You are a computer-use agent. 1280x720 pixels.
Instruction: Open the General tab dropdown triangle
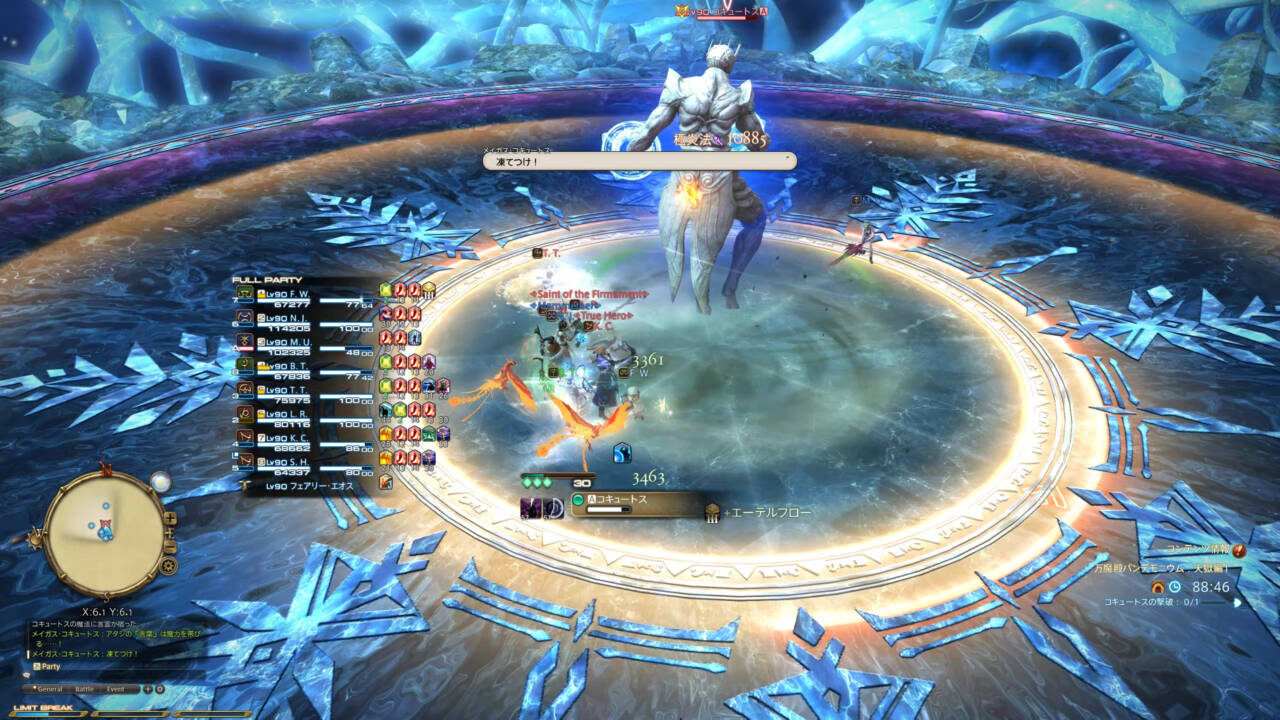pyautogui.click(x=34, y=688)
